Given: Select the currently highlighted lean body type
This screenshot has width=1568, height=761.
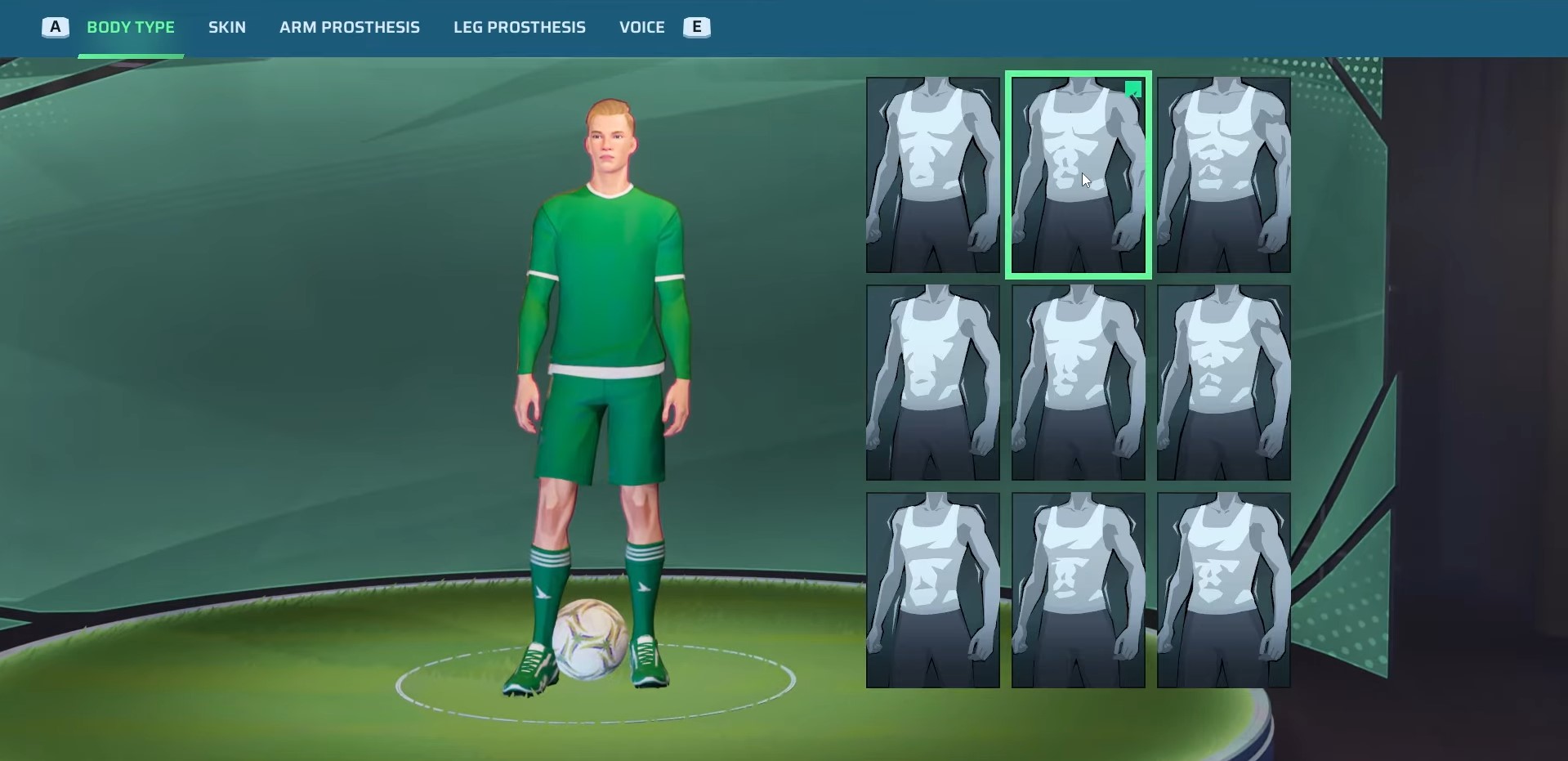Looking at the screenshot, I should point(1078,174).
